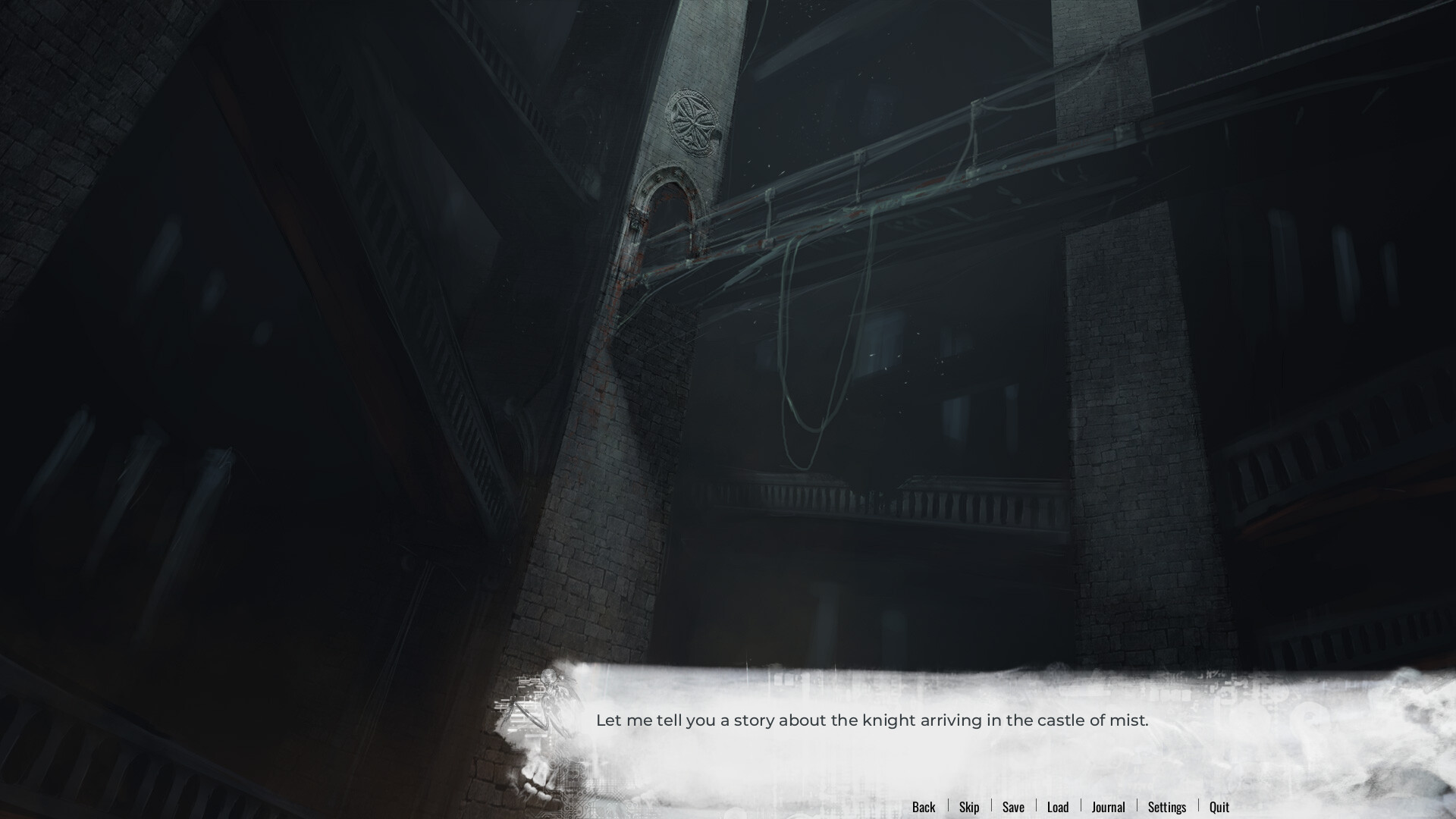The width and height of the screenshot is (1456, 819).
Task: Open the Save menu to store progress
Action: [1013, 807]
